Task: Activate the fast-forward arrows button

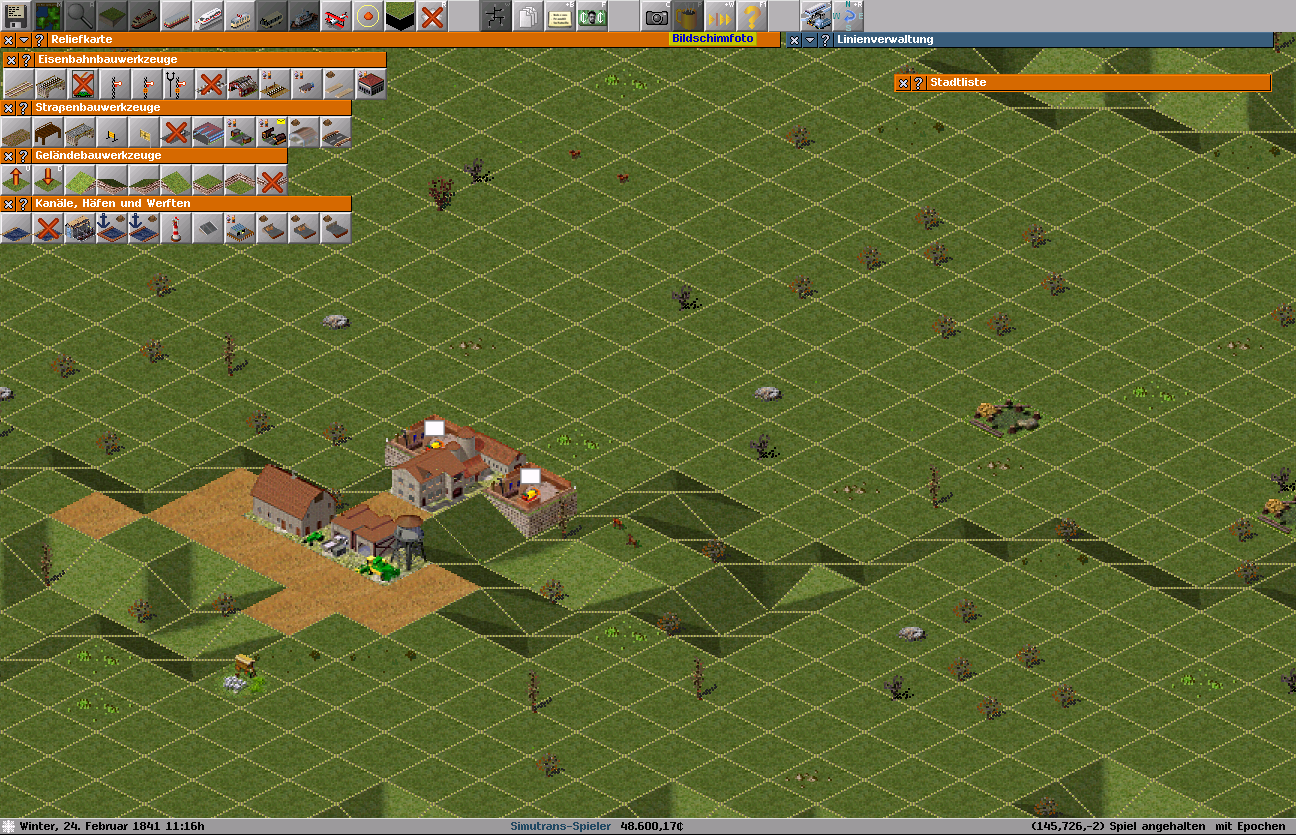Action: click(720, 16)
